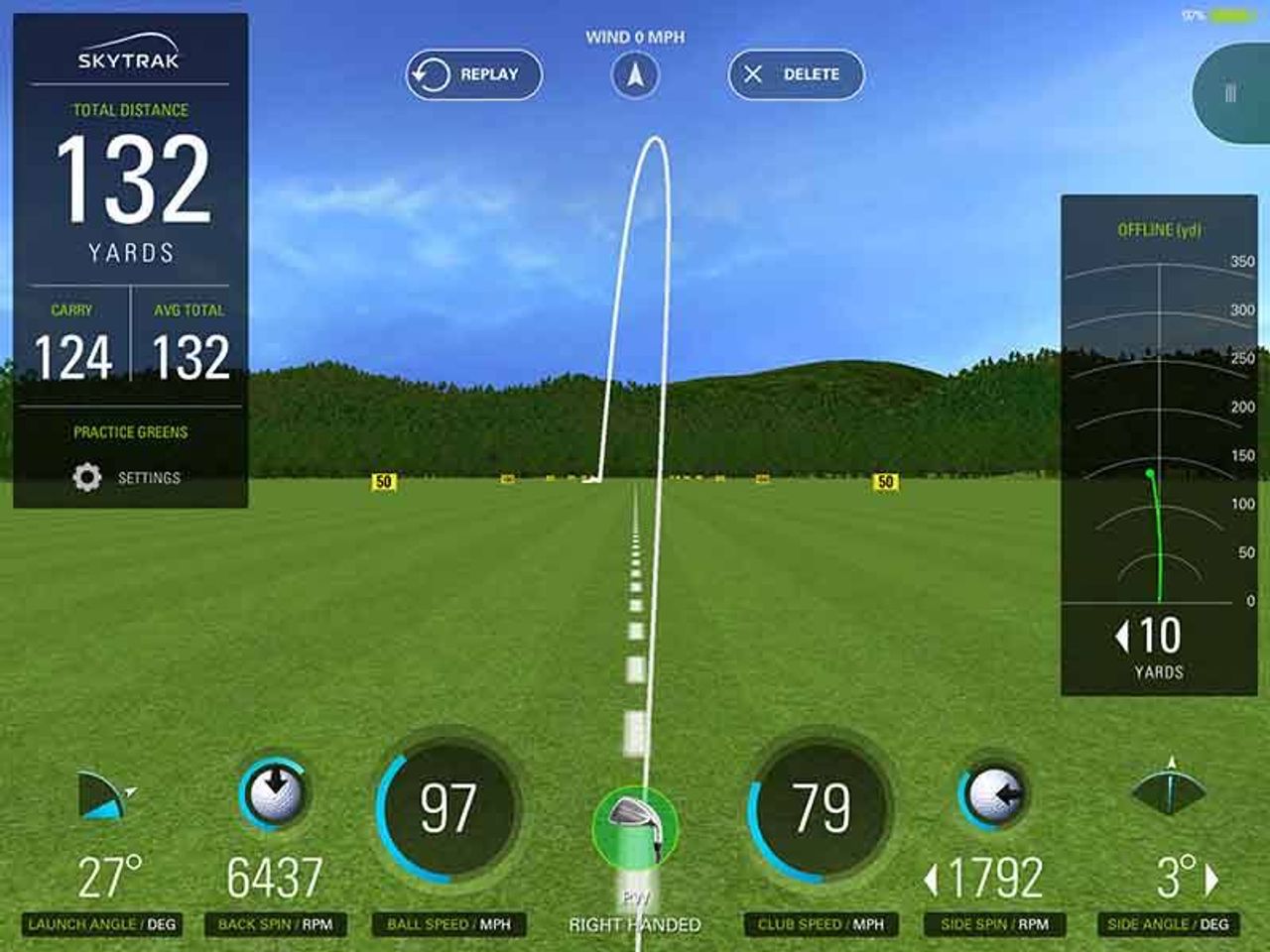Viewport: 1270px width, 952px height.
Task: Open Settings via the gear icon
Action: pos(87,476)
